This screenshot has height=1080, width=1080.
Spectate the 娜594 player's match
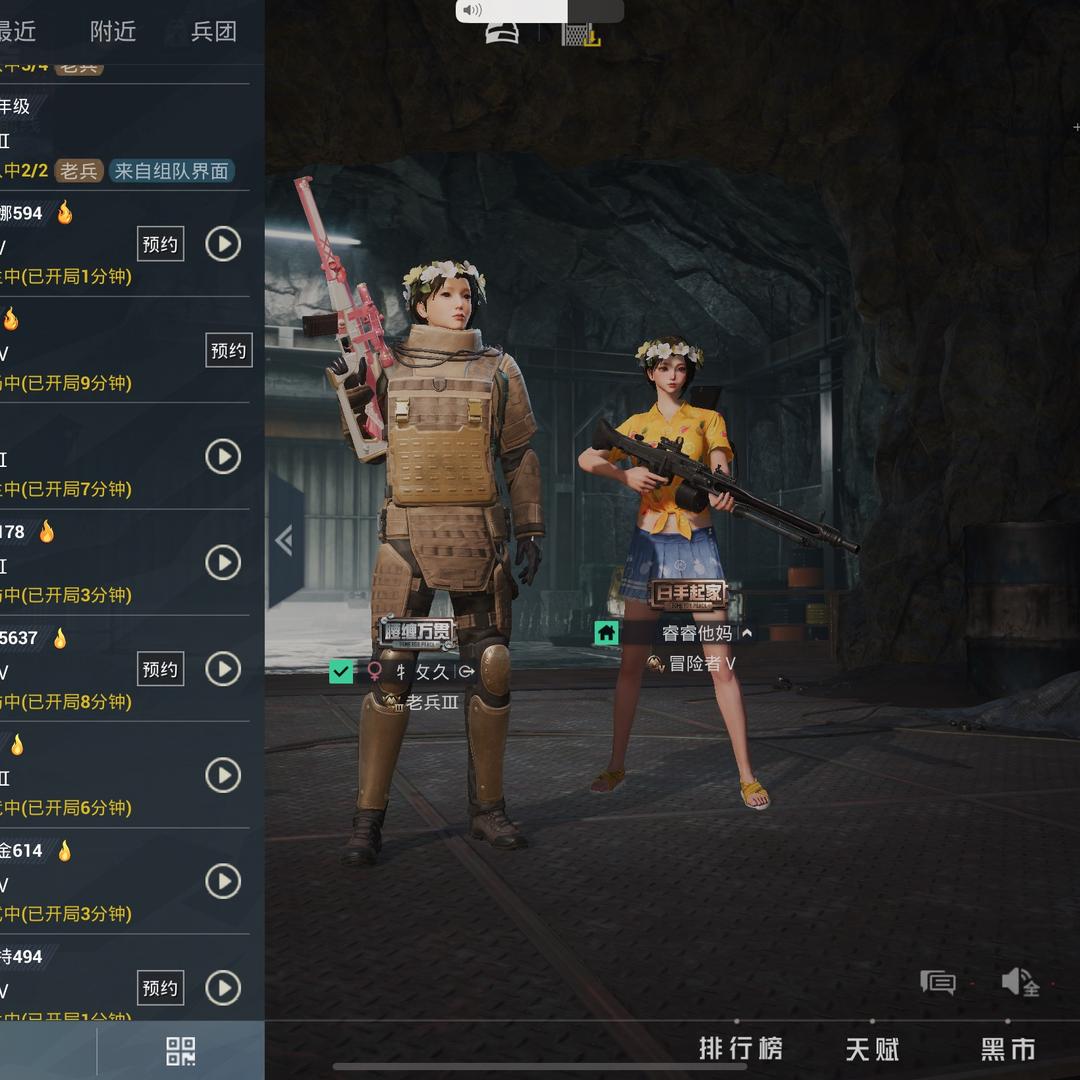coord(223,244)
